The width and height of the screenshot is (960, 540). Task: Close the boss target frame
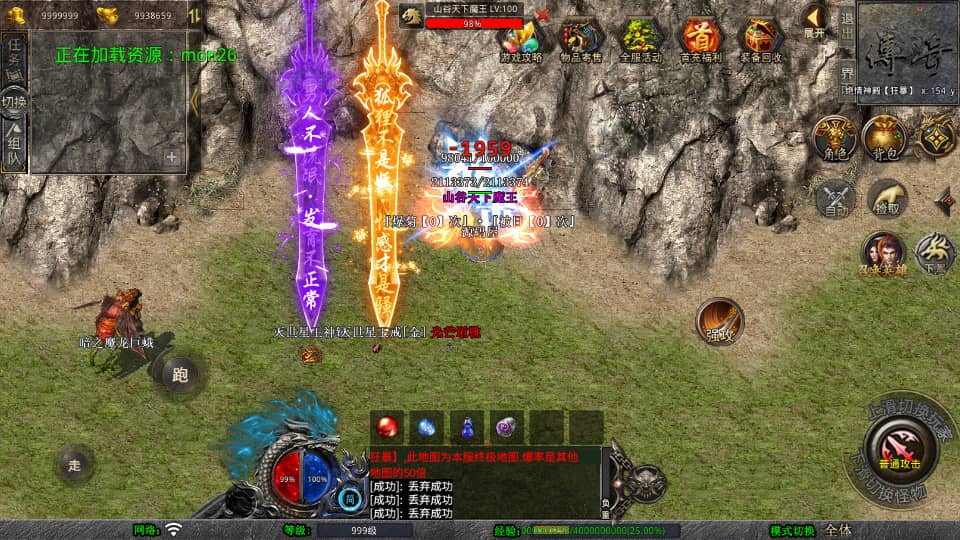click(542, 14)
